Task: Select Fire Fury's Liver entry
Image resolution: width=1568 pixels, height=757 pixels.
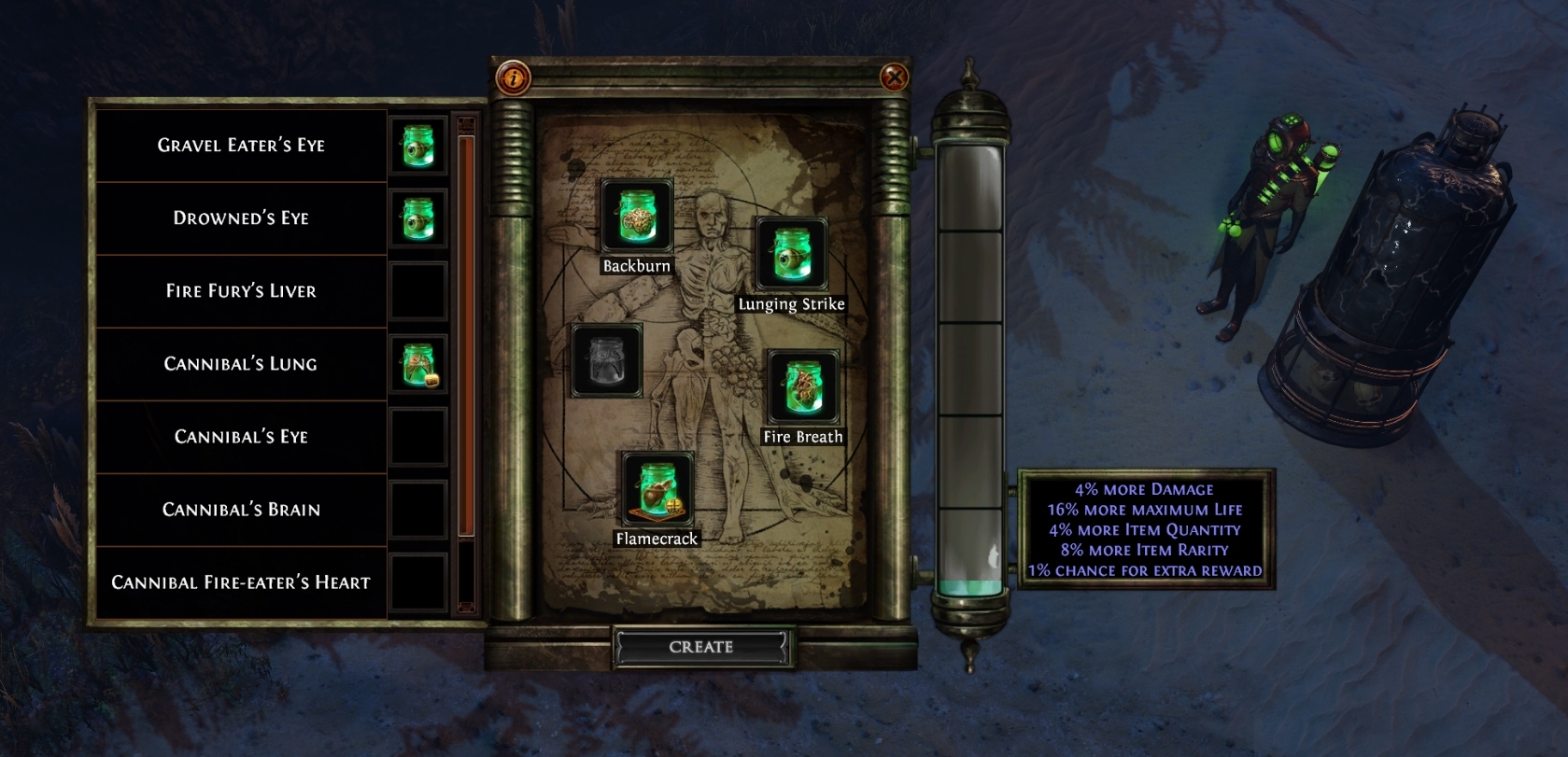Action: click(x=241, y=291)
